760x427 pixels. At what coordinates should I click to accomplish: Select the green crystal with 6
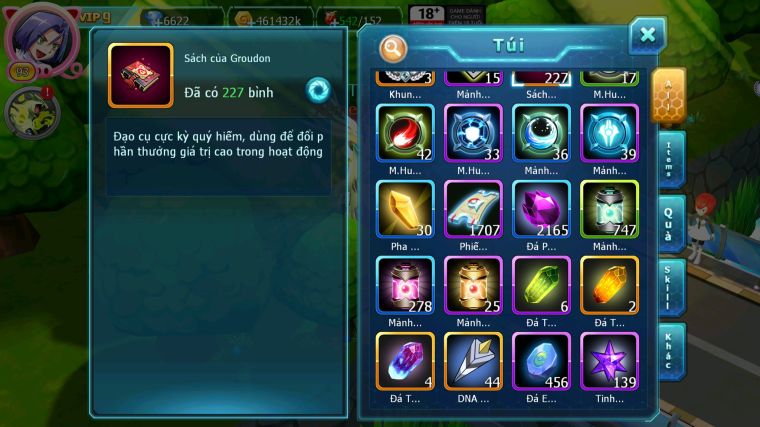tap(540, 285)
